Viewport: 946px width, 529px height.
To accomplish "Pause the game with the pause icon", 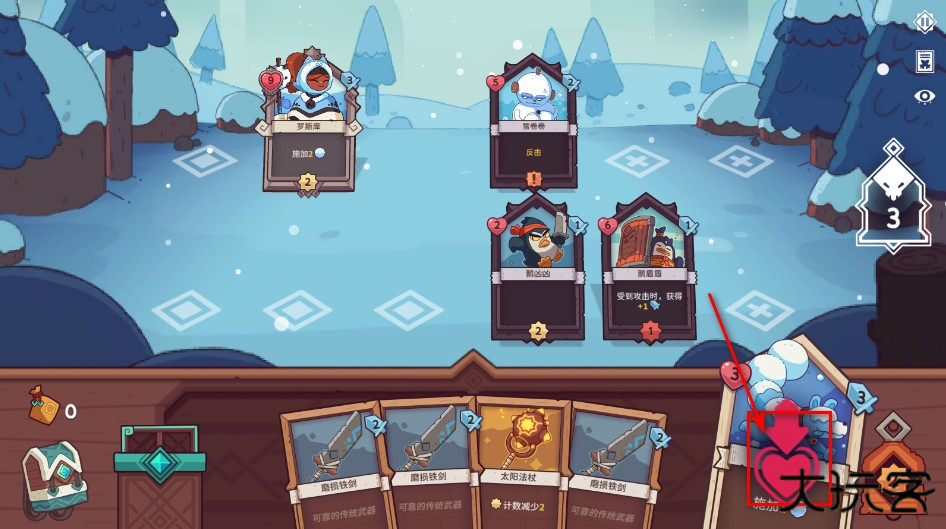I will pos(925,22).
